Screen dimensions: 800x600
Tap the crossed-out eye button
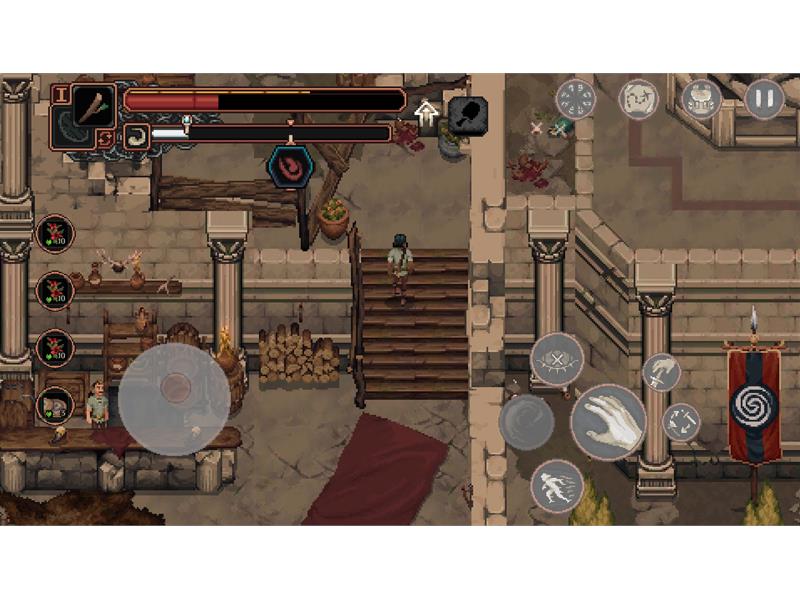click(x=557, y=359)
